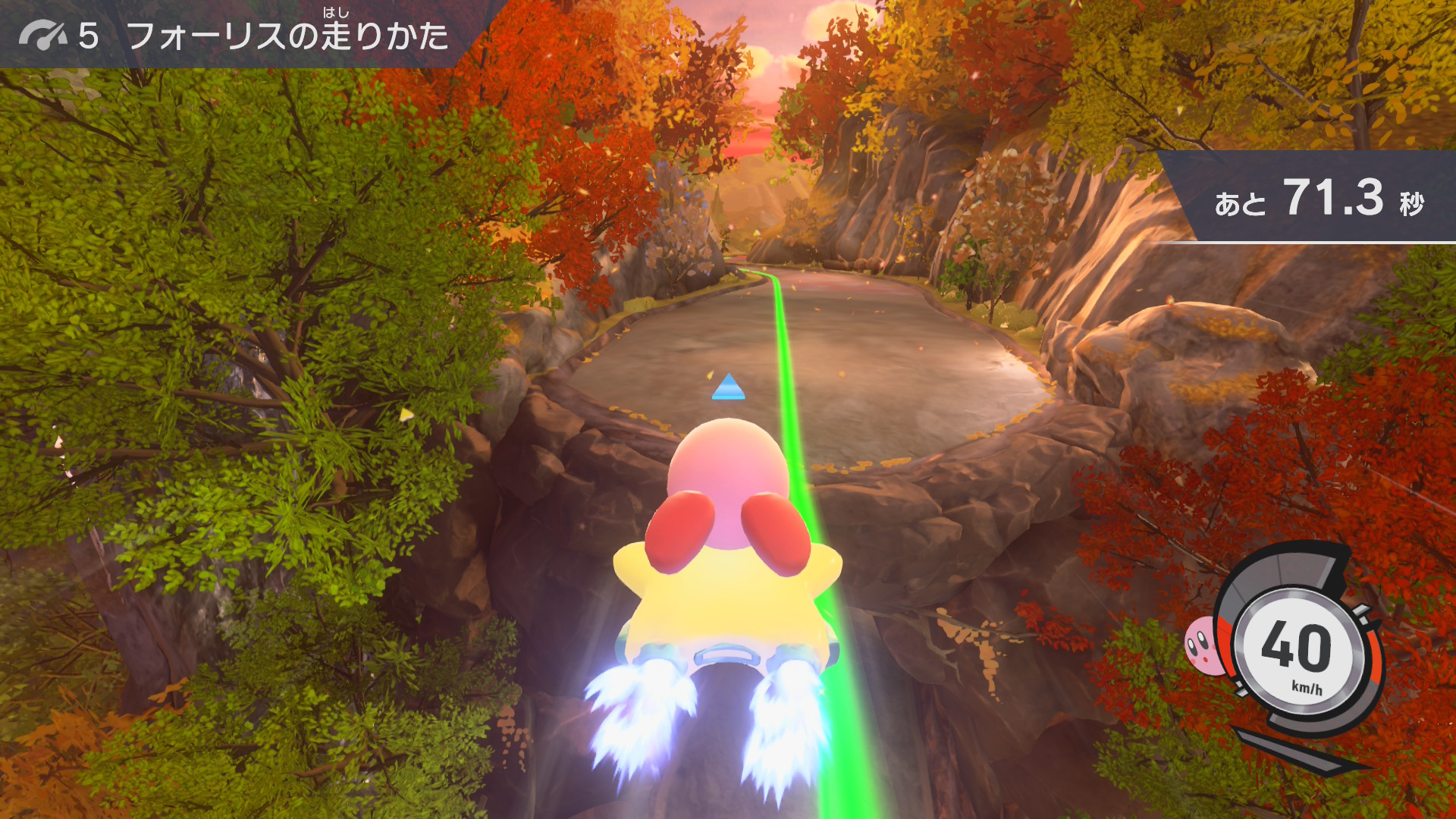This screenshot has width=1456, height=819.
Task: Click the Kirby face icon beside the speedometer
Action: tap(1205, 646)
